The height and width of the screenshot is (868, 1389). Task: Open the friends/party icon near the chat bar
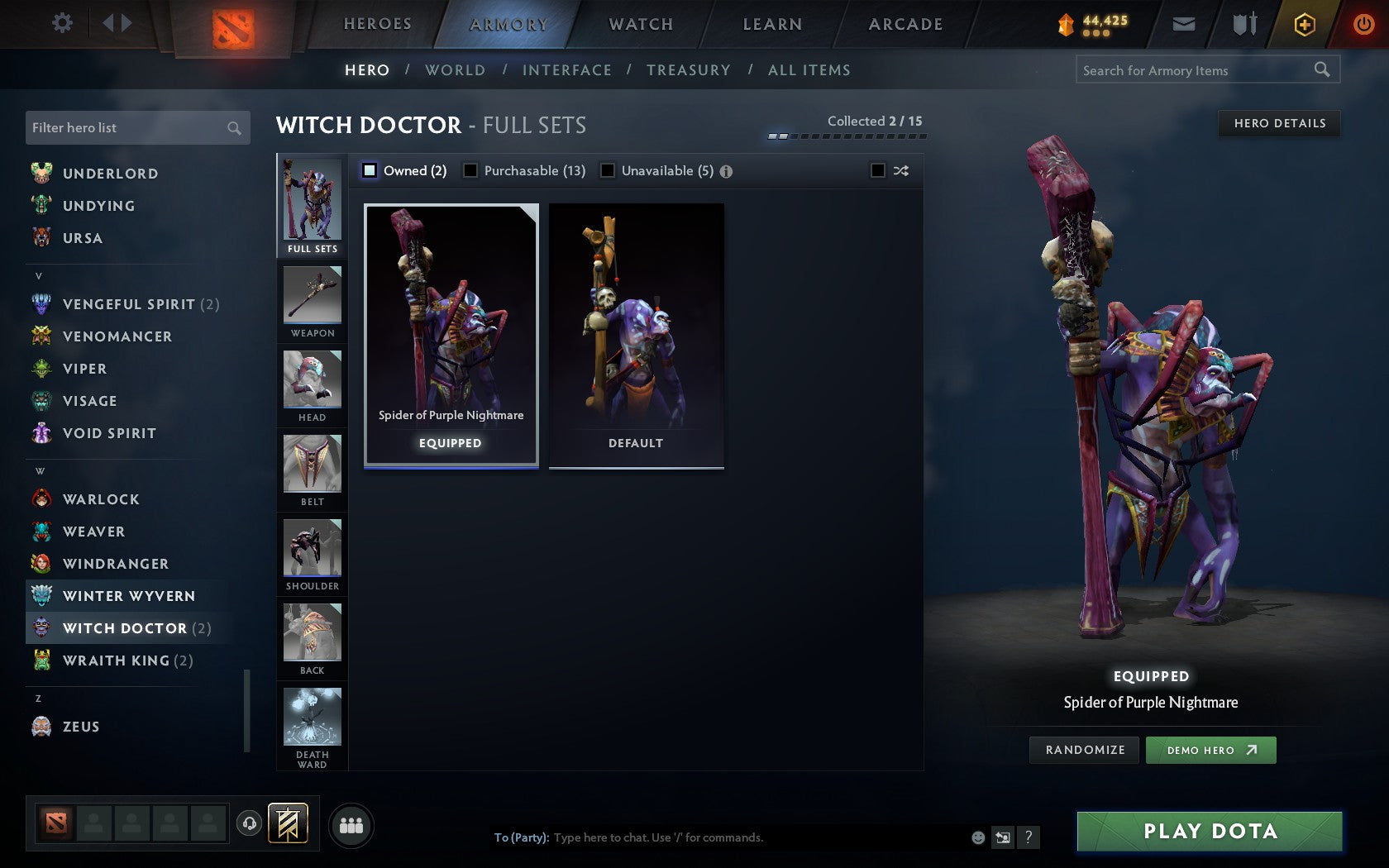click(x=351, y=825)
